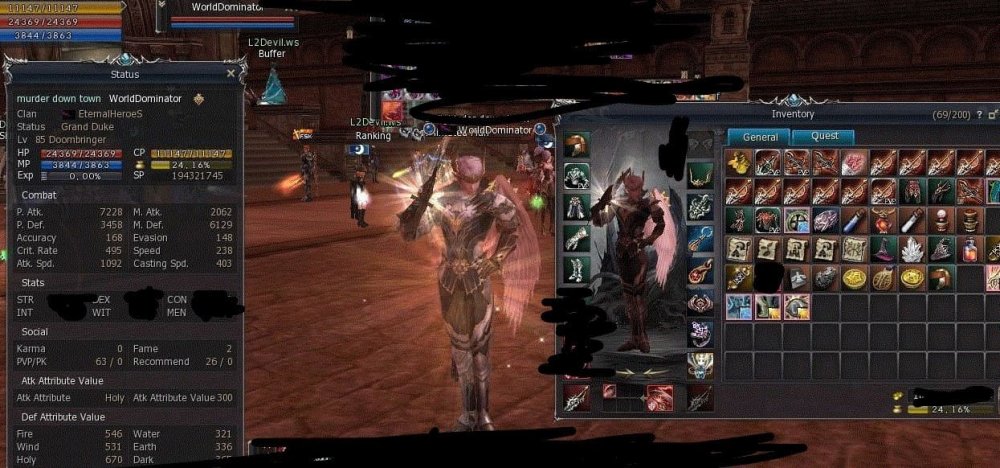Viewport: 1000px width, 468px height.
Task: Pick the pink crystal item in inventory
Action: tap(853, 162)
